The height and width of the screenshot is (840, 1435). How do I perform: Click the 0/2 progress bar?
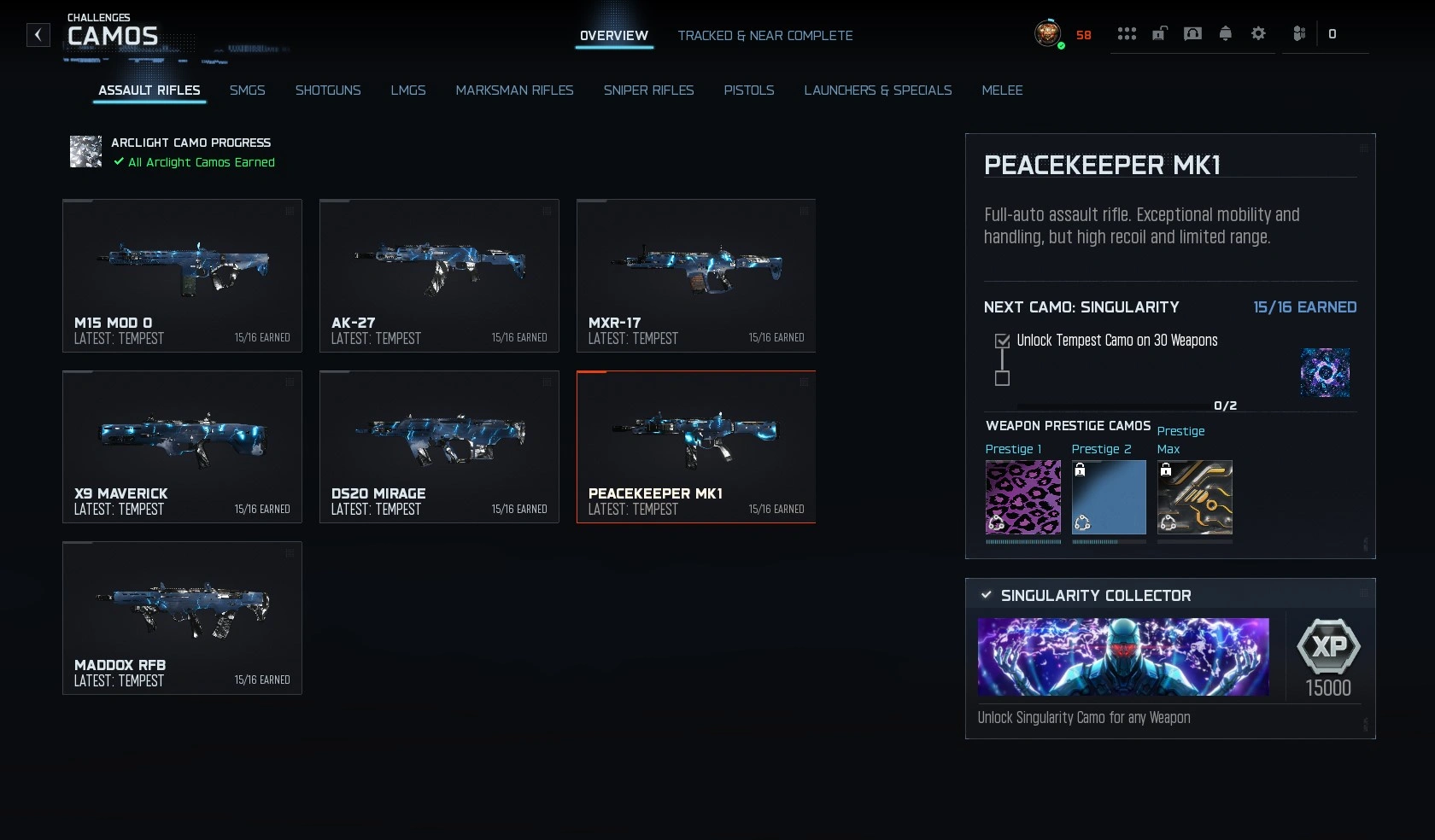click(x=1127, y=406)
